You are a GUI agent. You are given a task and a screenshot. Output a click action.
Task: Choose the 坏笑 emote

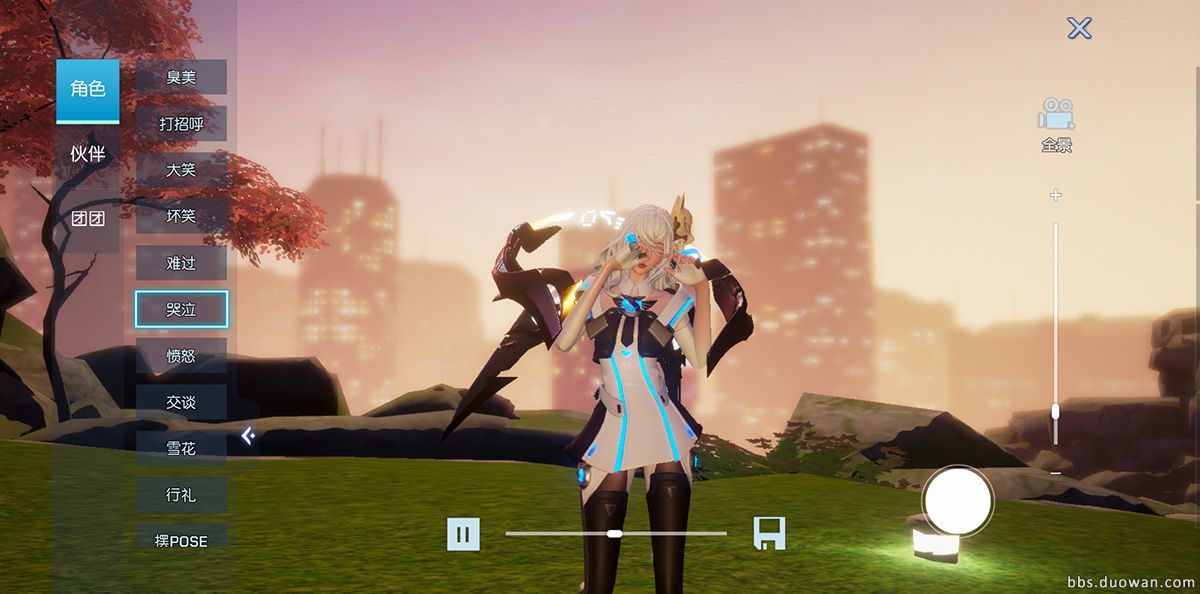[181, 216]
